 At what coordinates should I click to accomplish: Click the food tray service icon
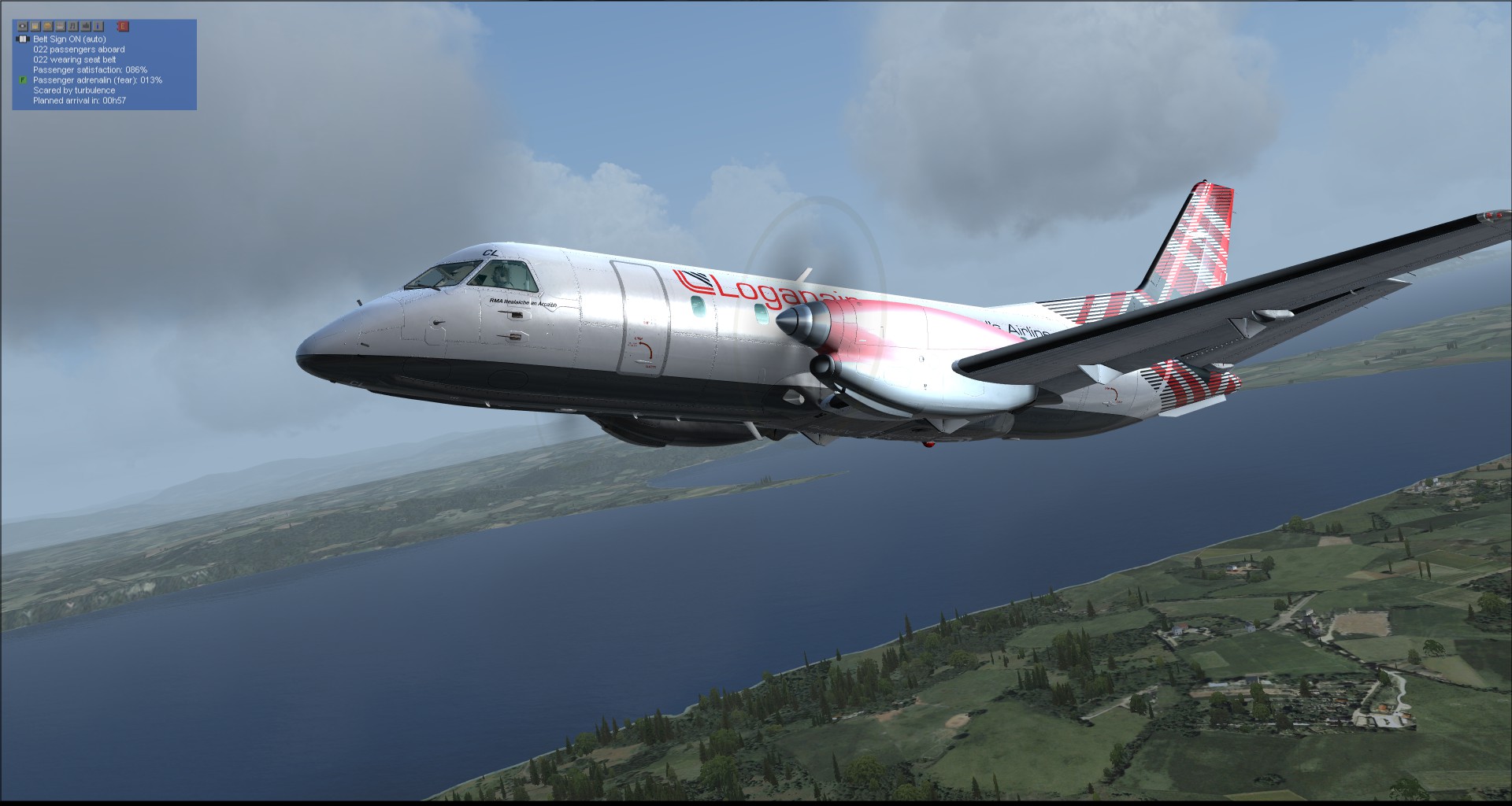(60, 26)
